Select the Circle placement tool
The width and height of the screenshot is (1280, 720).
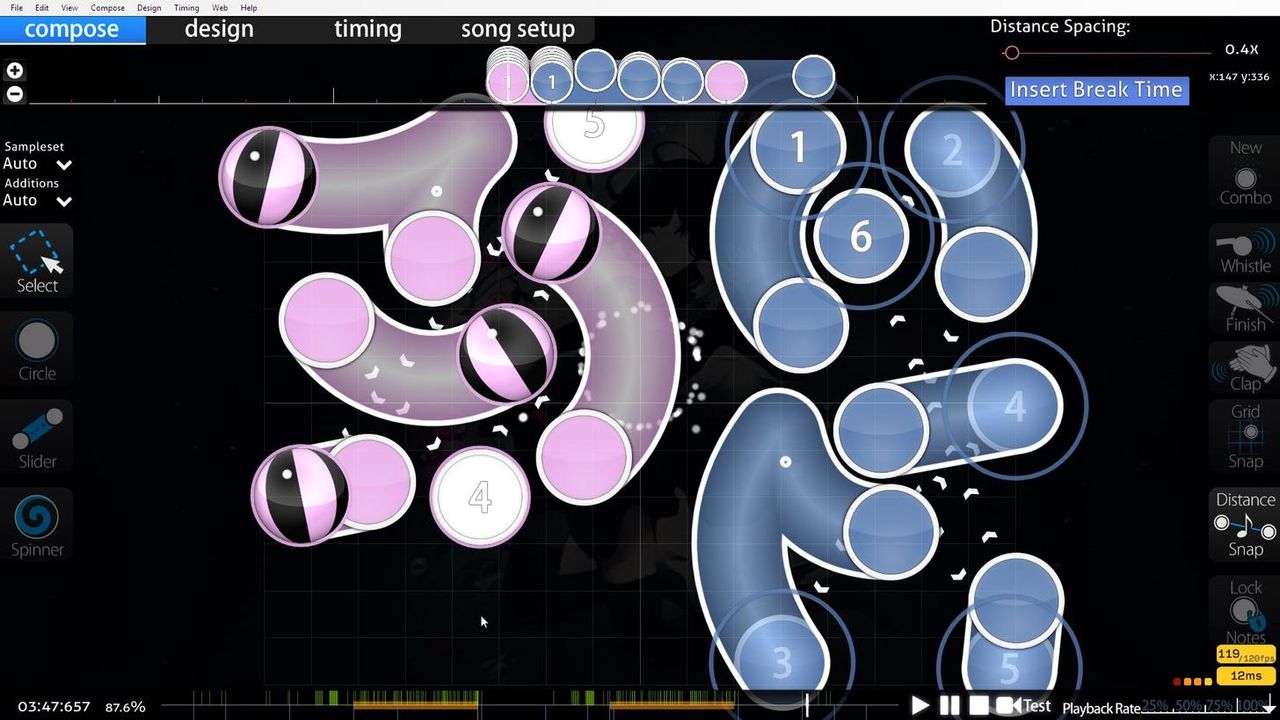37,349
